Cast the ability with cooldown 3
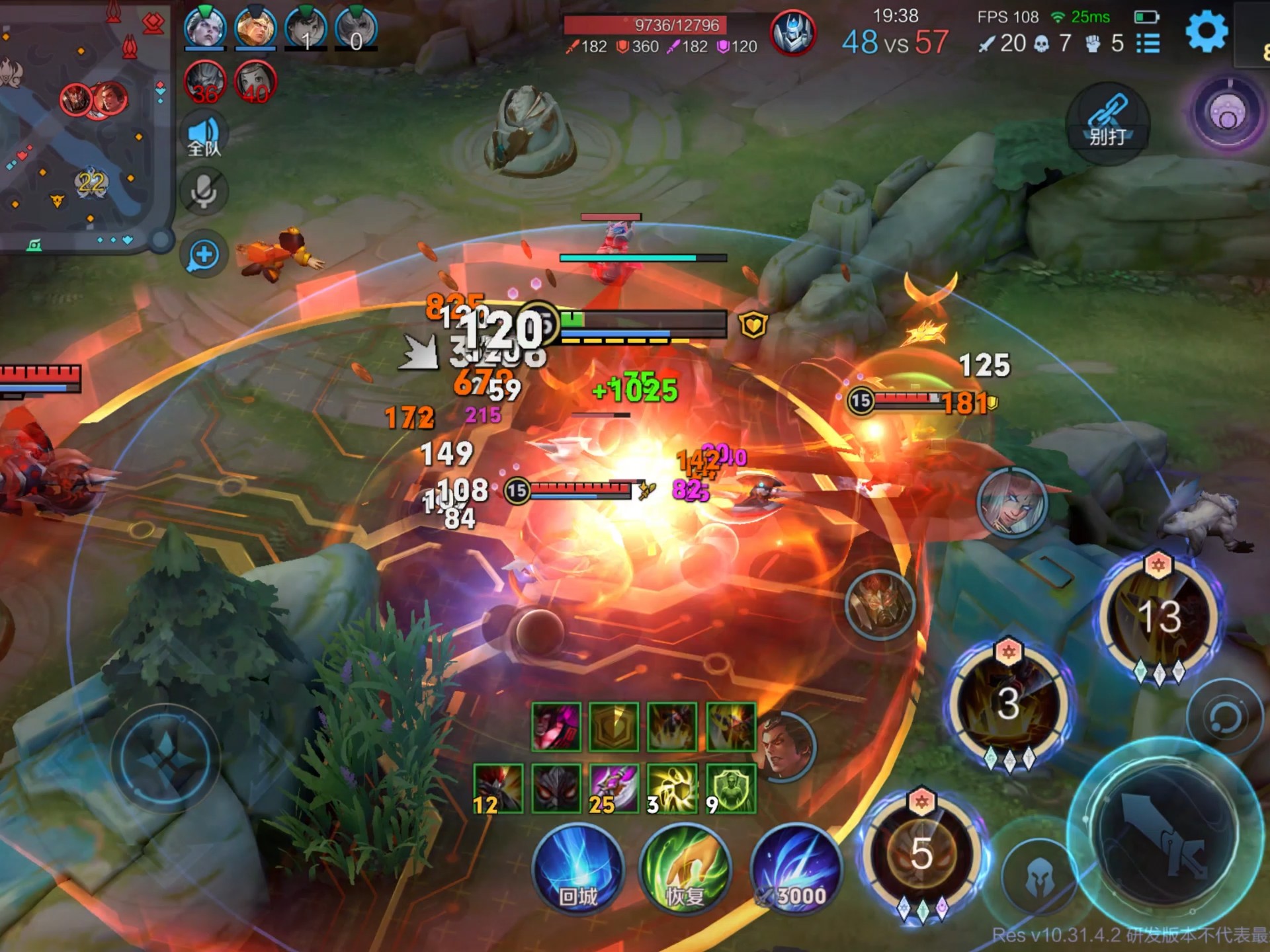 [1008, 703]
